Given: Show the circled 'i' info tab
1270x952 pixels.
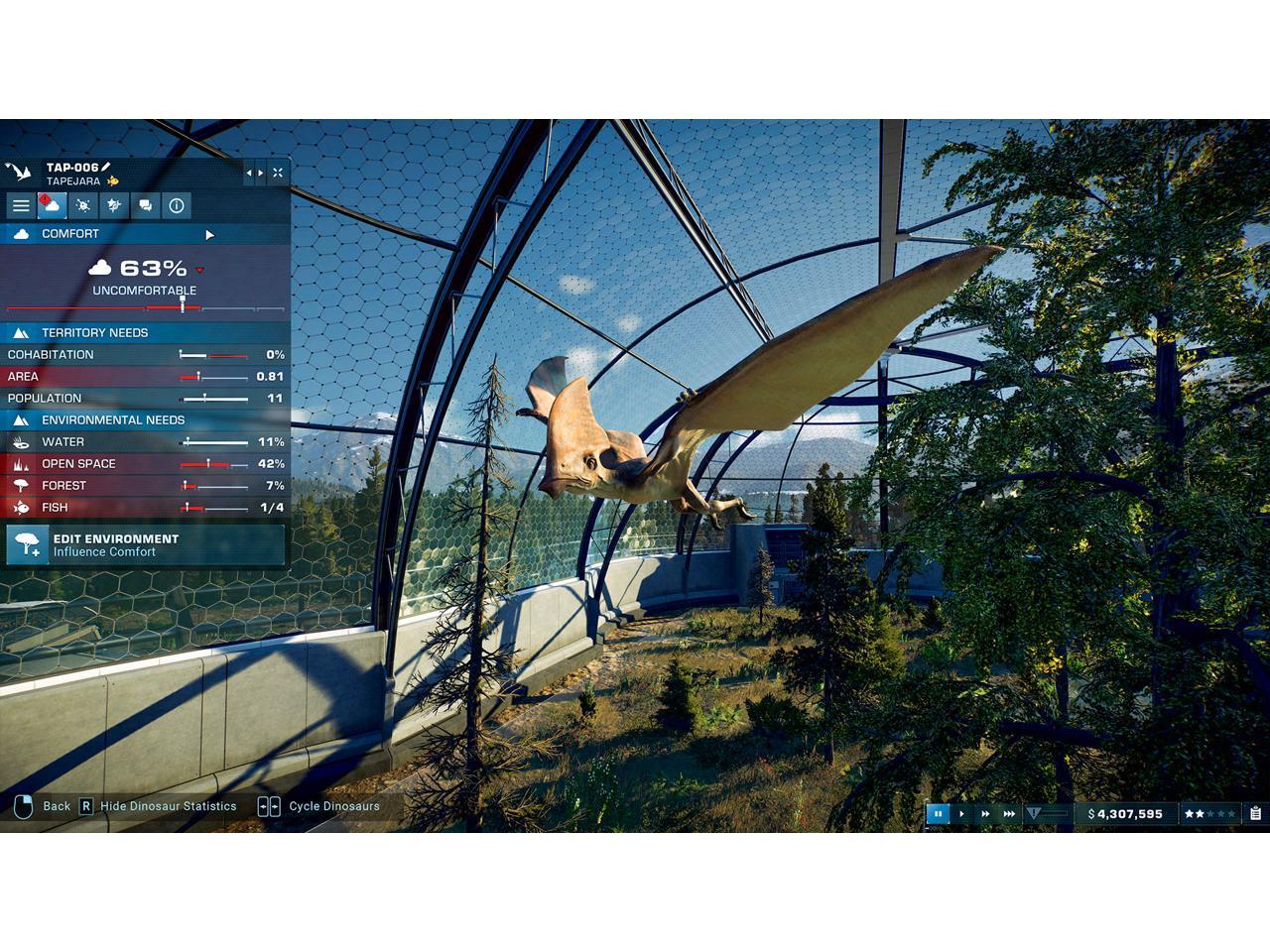Looking at the screenshot, I should [x=177, y=205].
